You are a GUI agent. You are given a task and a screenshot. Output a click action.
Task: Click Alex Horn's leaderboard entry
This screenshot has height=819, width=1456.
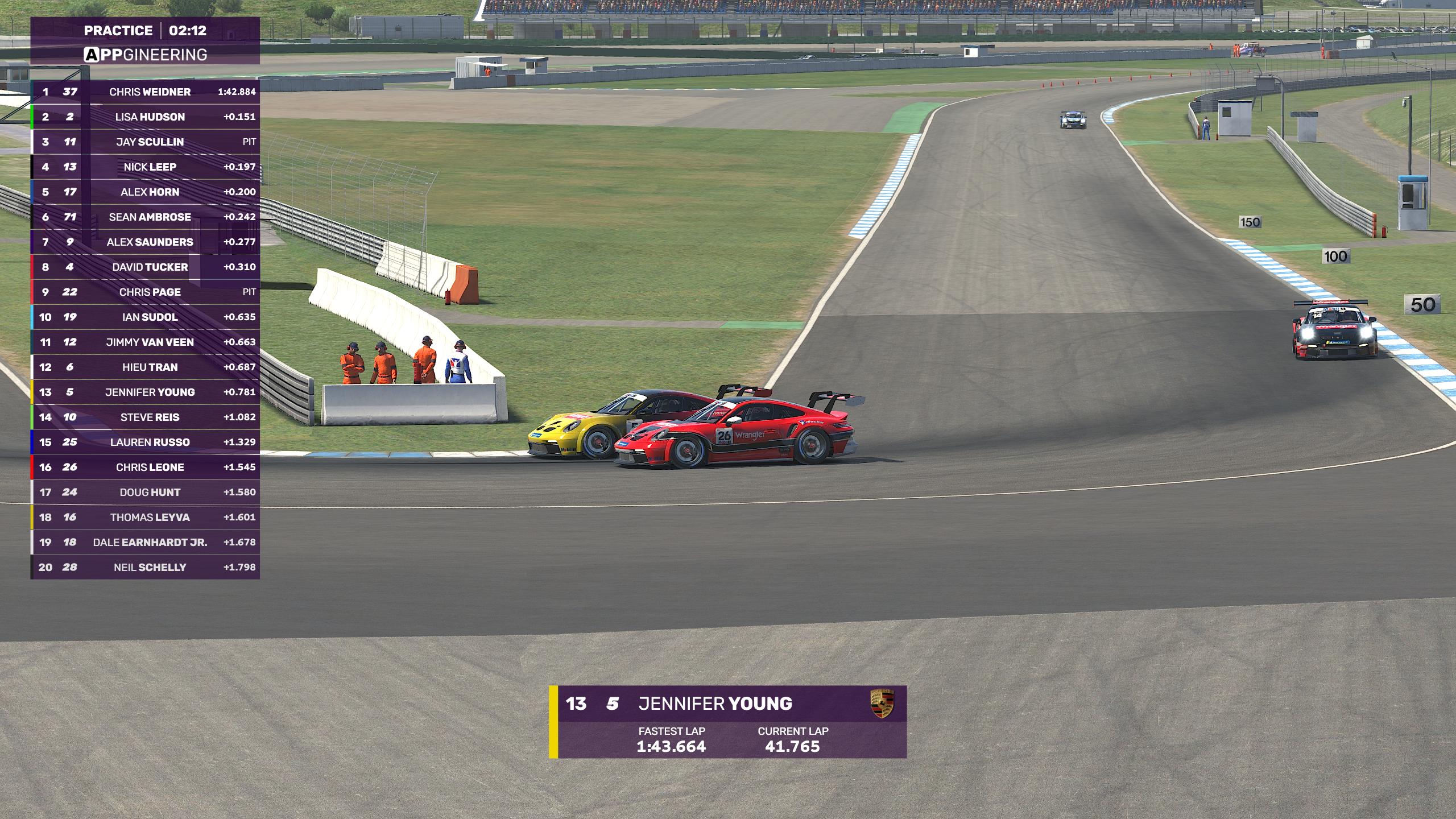point(150,192)
